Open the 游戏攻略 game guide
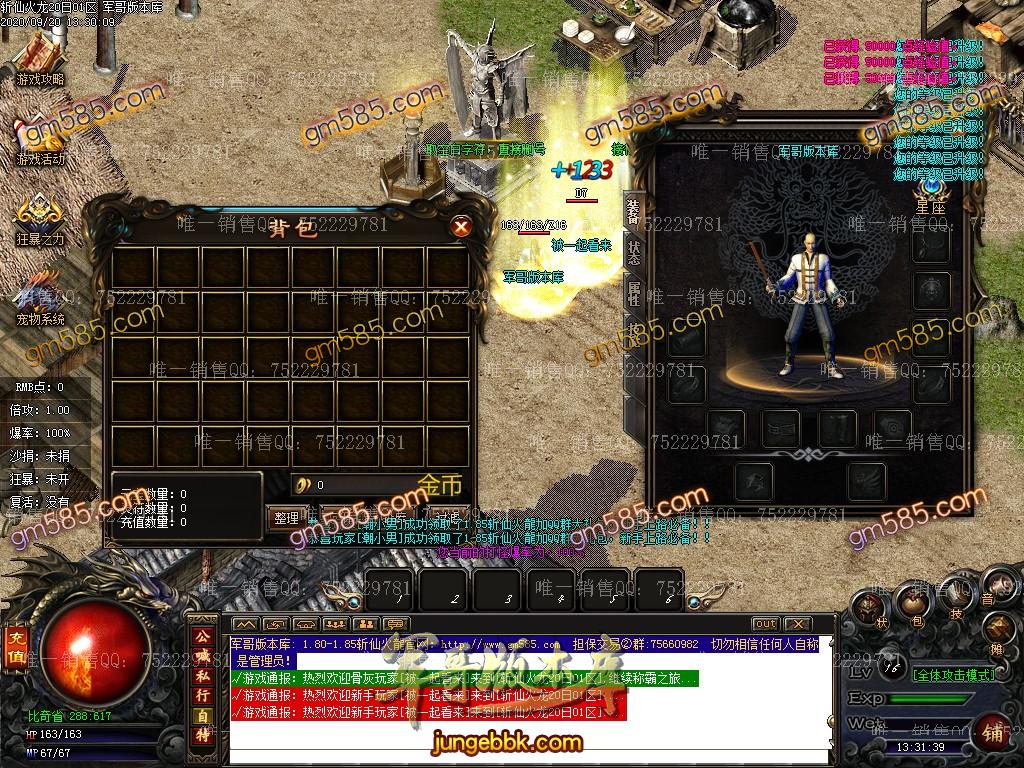Screen dimensions: 1024x768 [x=40, y=60]
